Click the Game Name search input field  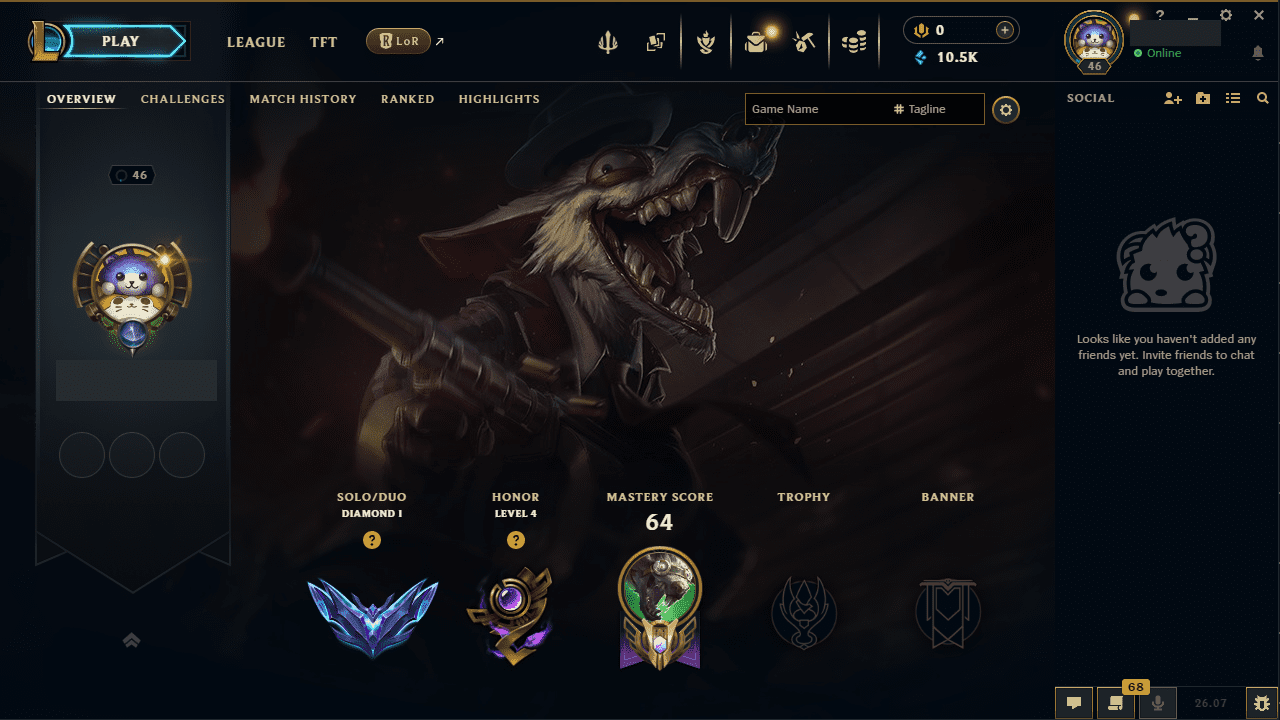(810, 109)
